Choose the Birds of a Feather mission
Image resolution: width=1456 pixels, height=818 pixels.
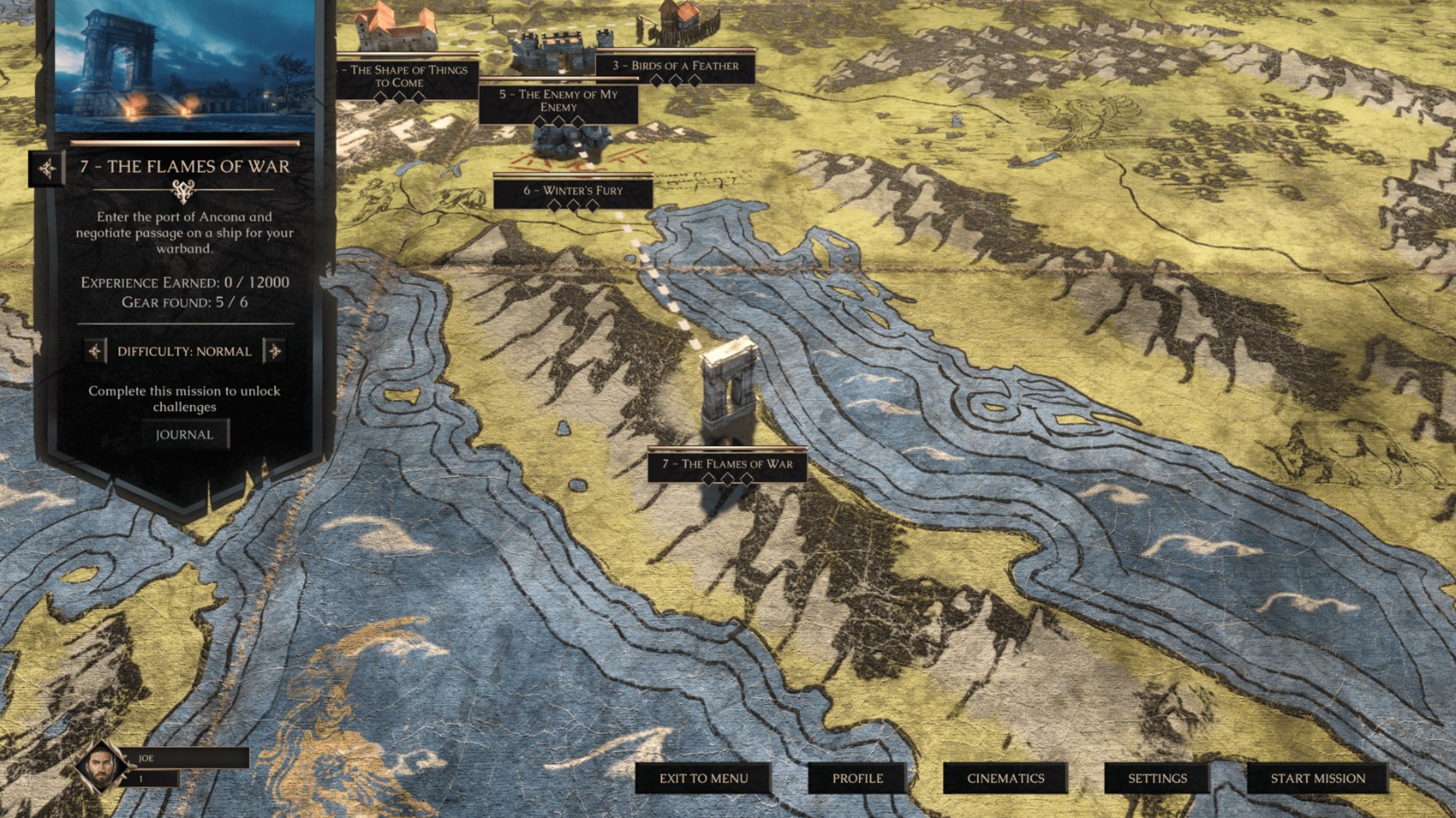click(x=674, y=66)
